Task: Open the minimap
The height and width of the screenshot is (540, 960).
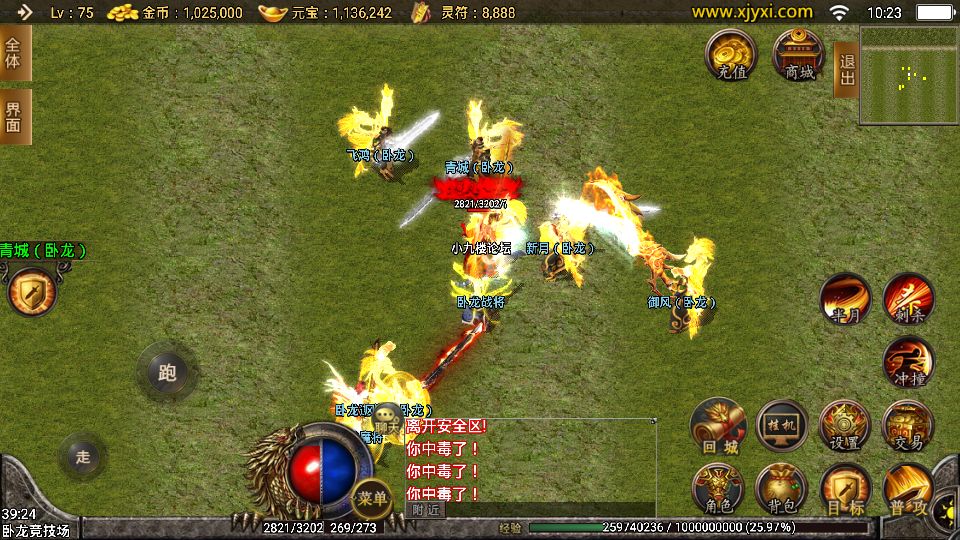Action: 908,75
